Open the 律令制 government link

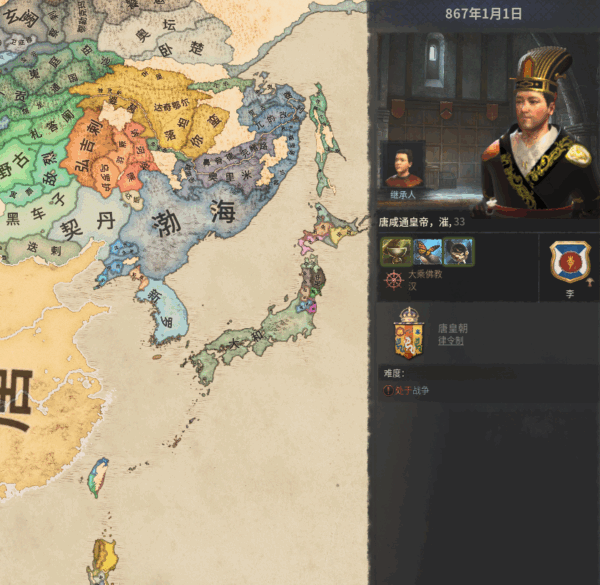[450, 341]
